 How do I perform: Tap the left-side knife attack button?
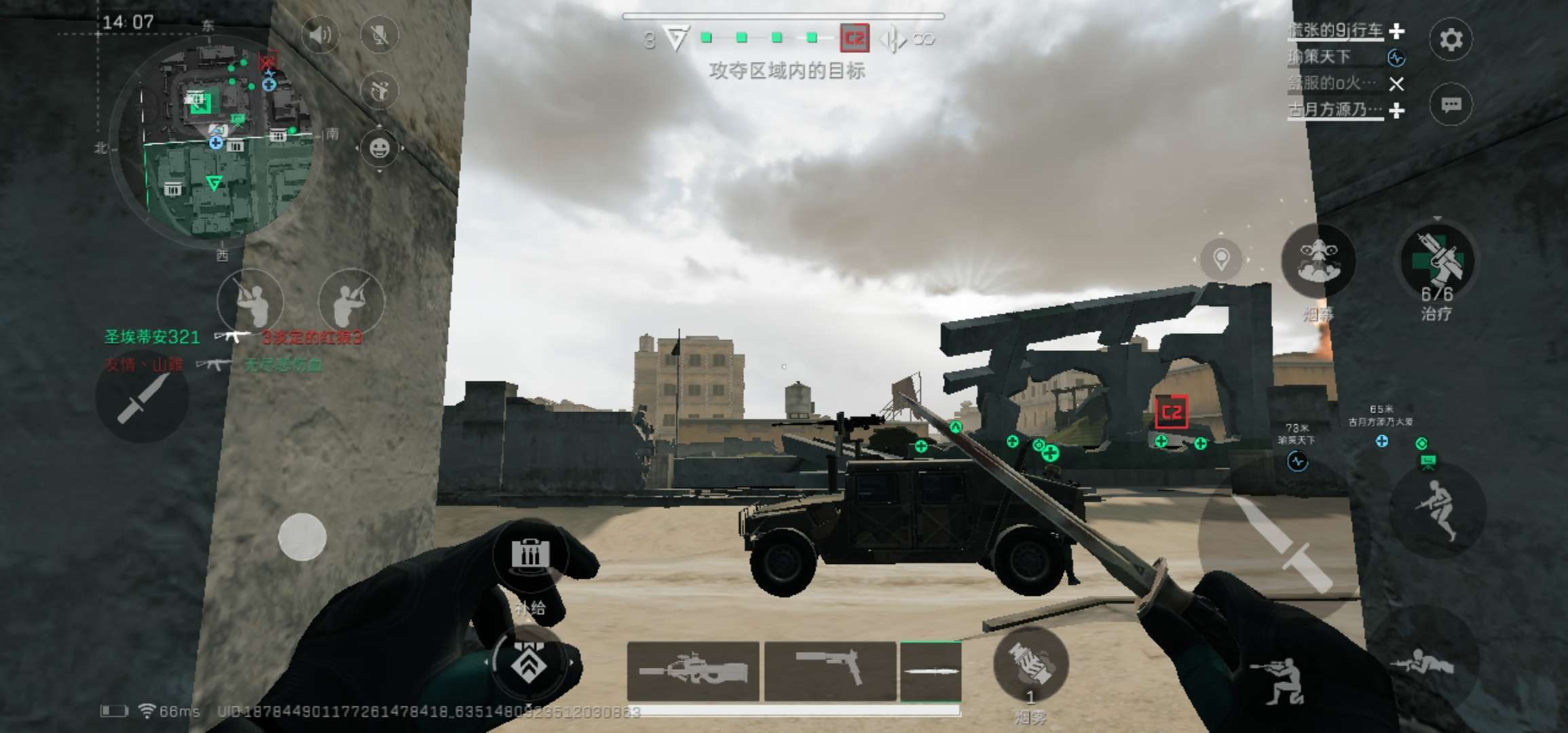coord(141,398)
